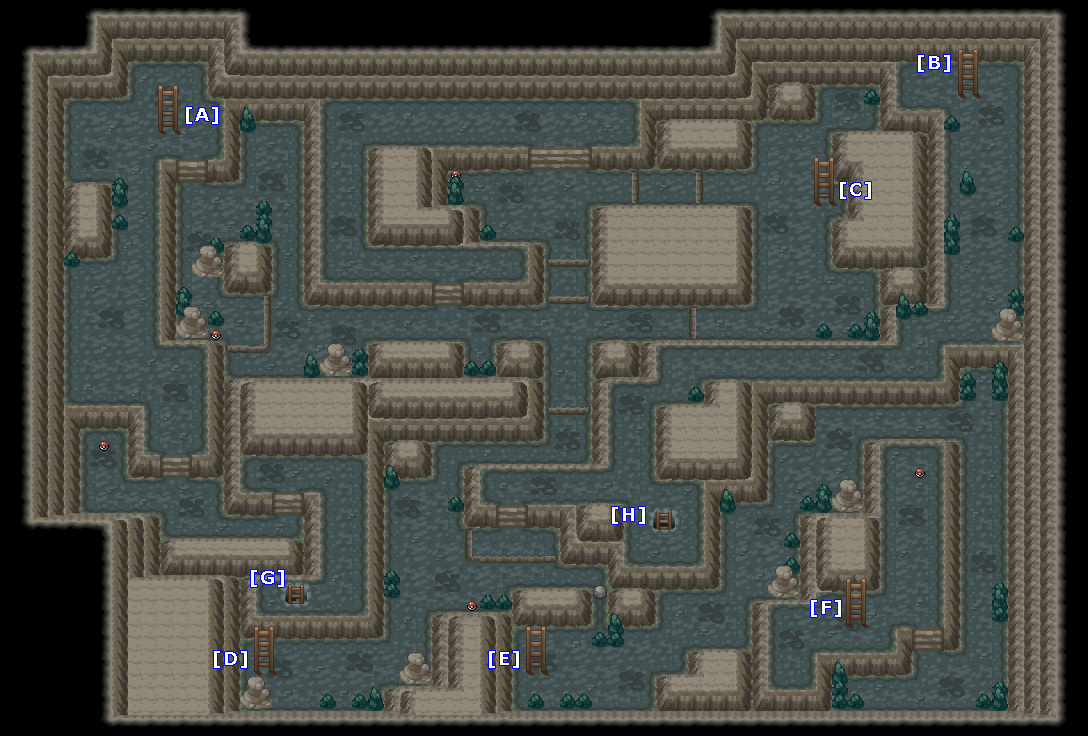Click the [H] map label
Viewport: 1088px width, 736px height.
628,515
